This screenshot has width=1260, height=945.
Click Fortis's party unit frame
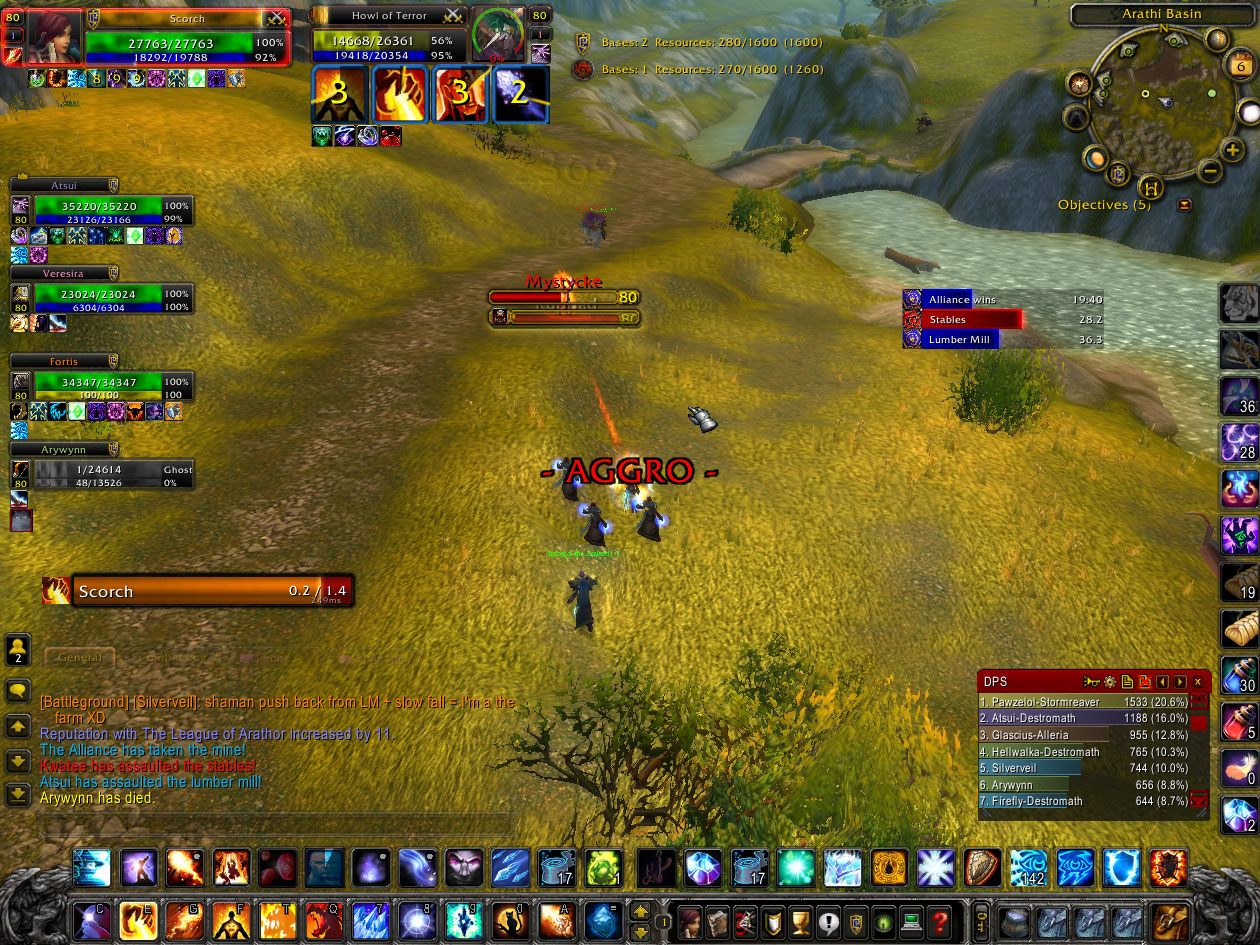pyautogui.click(x=98, y=386)
